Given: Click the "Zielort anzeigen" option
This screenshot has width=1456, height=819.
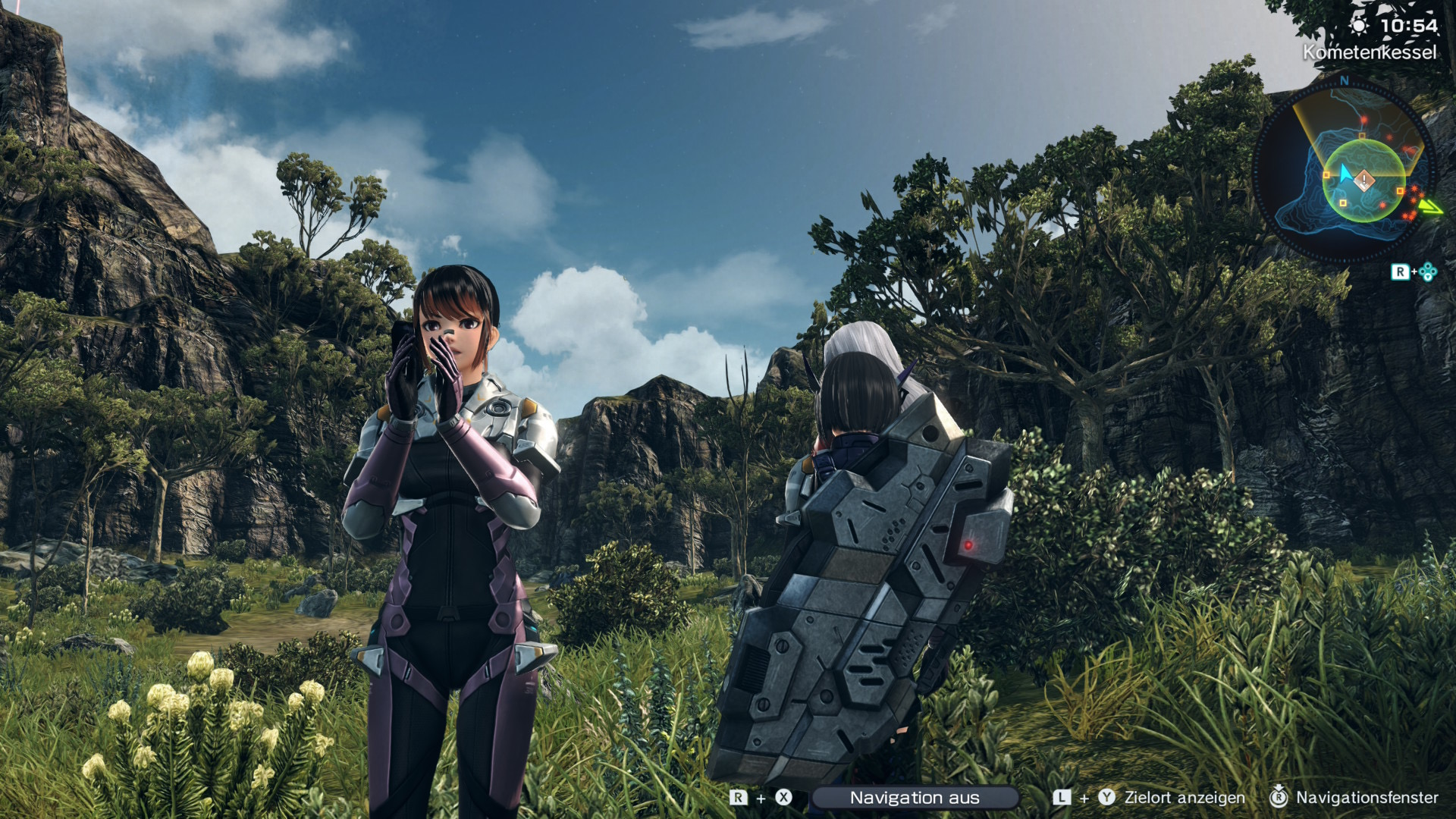Looking at the screenshot, I should click(1184, 798).
